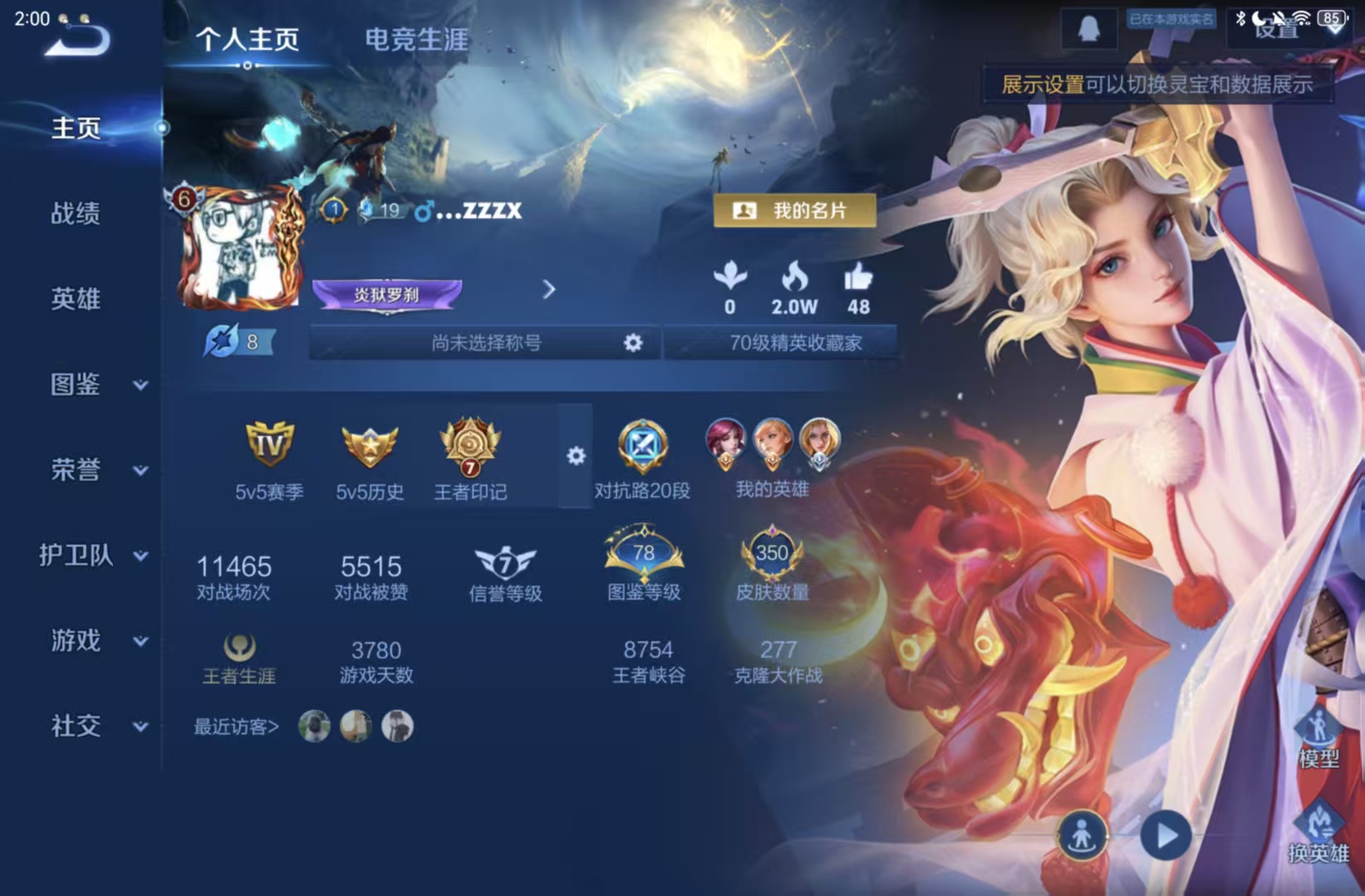This screenshot has width=1365, height=896.
Task: Open the 最近访客 visitor list
Action: click(x=237, y=725)
